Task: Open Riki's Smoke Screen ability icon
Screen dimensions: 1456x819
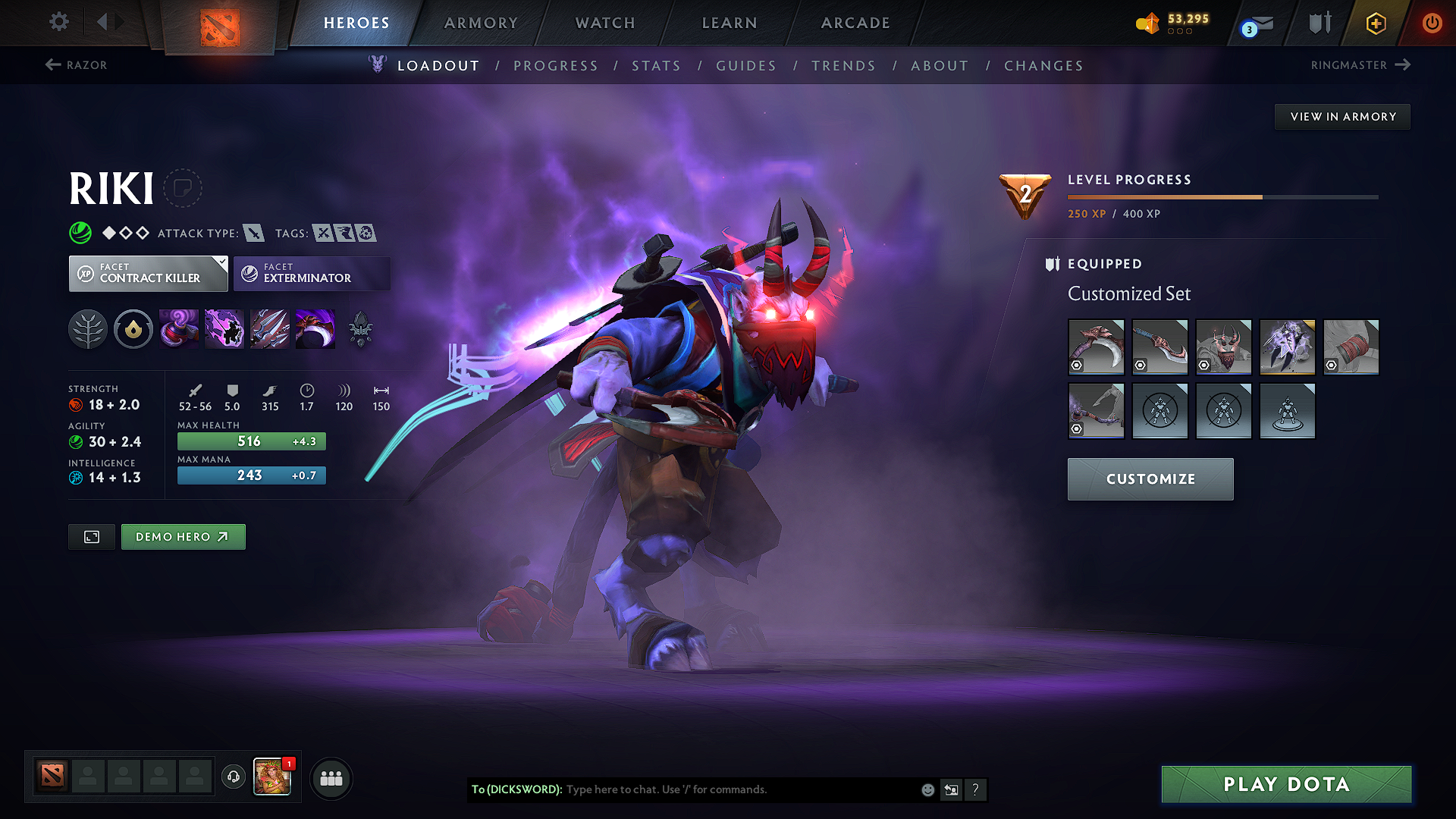Action: 179,328
